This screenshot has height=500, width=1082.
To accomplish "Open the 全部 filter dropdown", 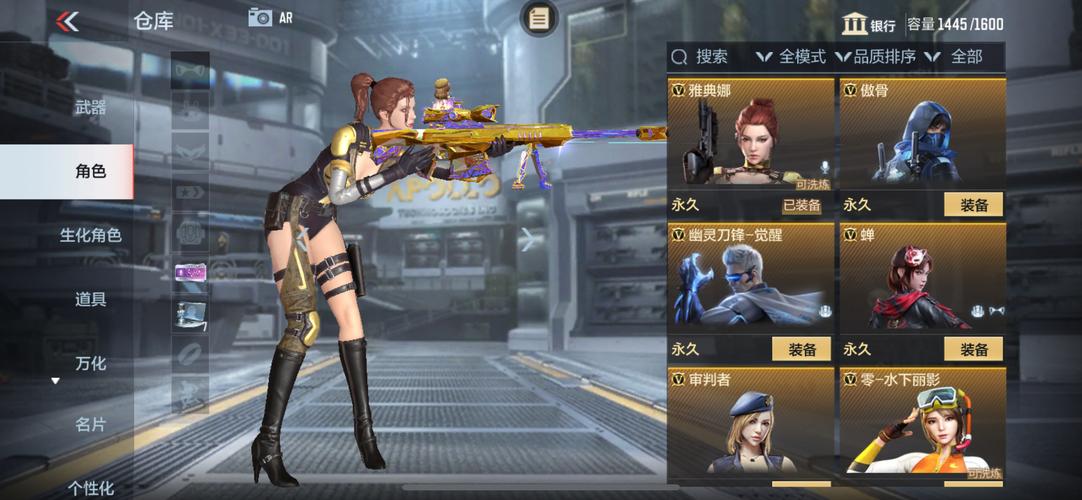I will (x=958, y=57).
